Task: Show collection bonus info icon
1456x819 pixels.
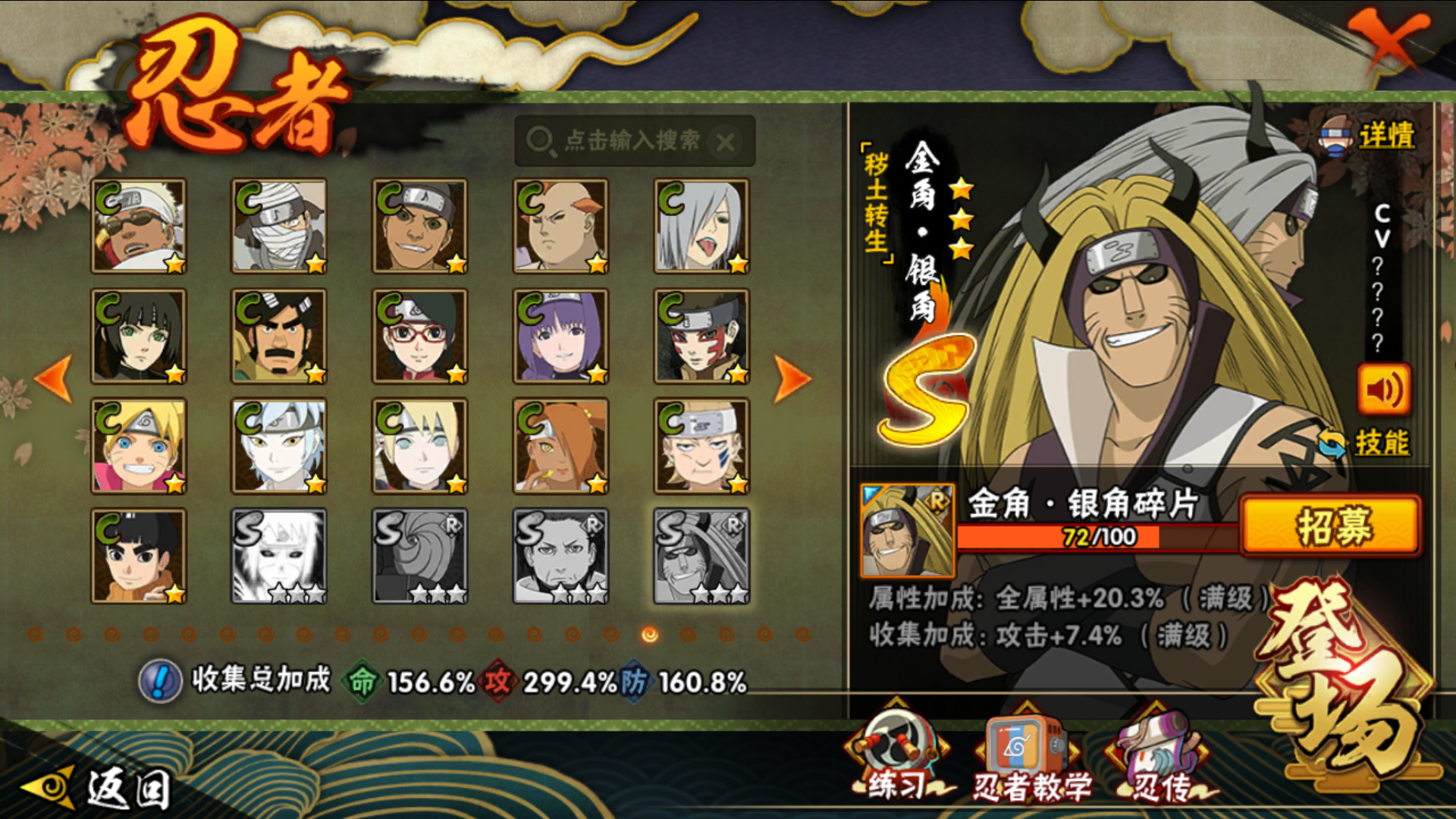Action: tap(160, 681)
